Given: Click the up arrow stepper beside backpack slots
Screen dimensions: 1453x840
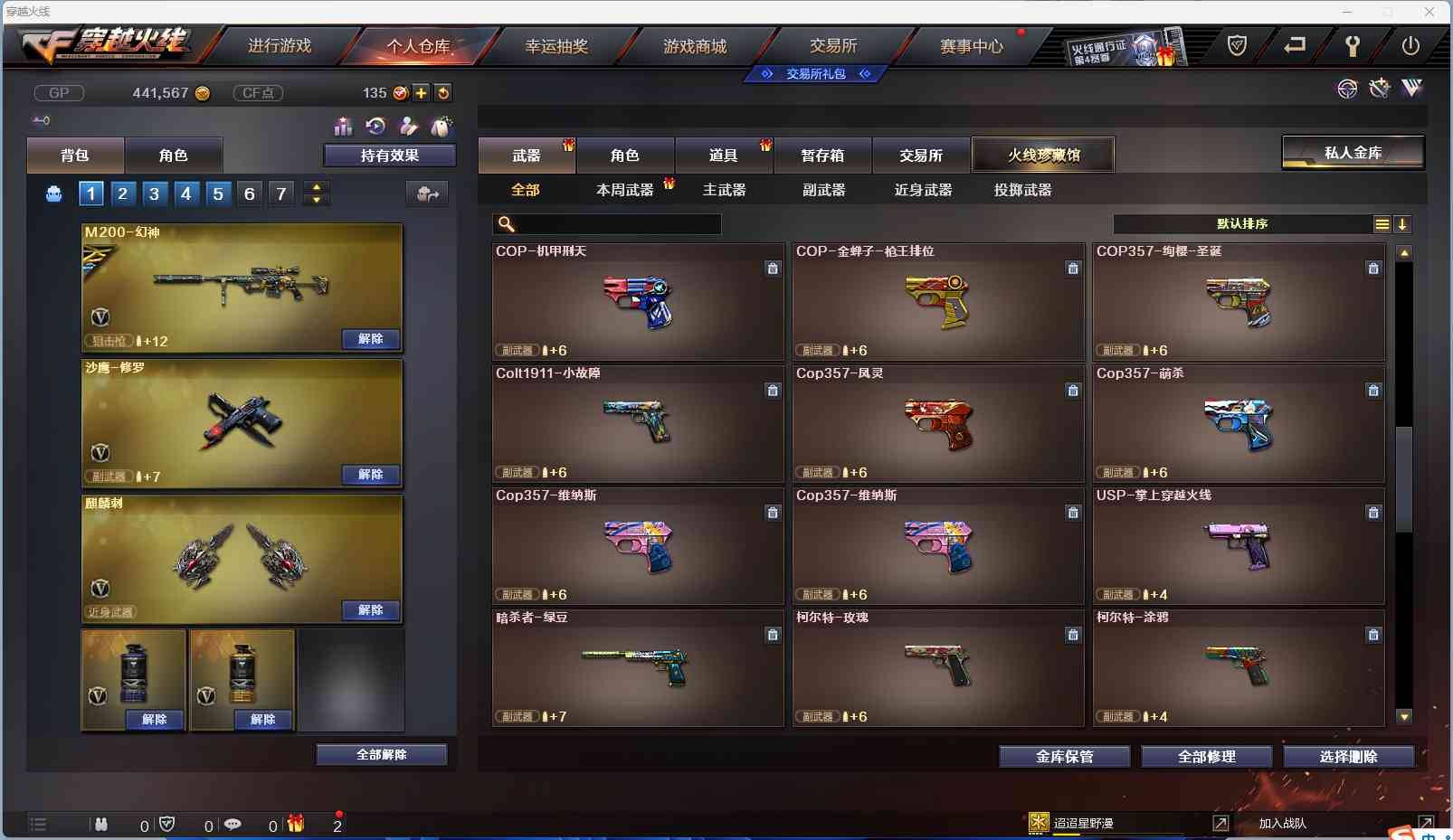Looking at the screenshot, I should coord(316,187).
